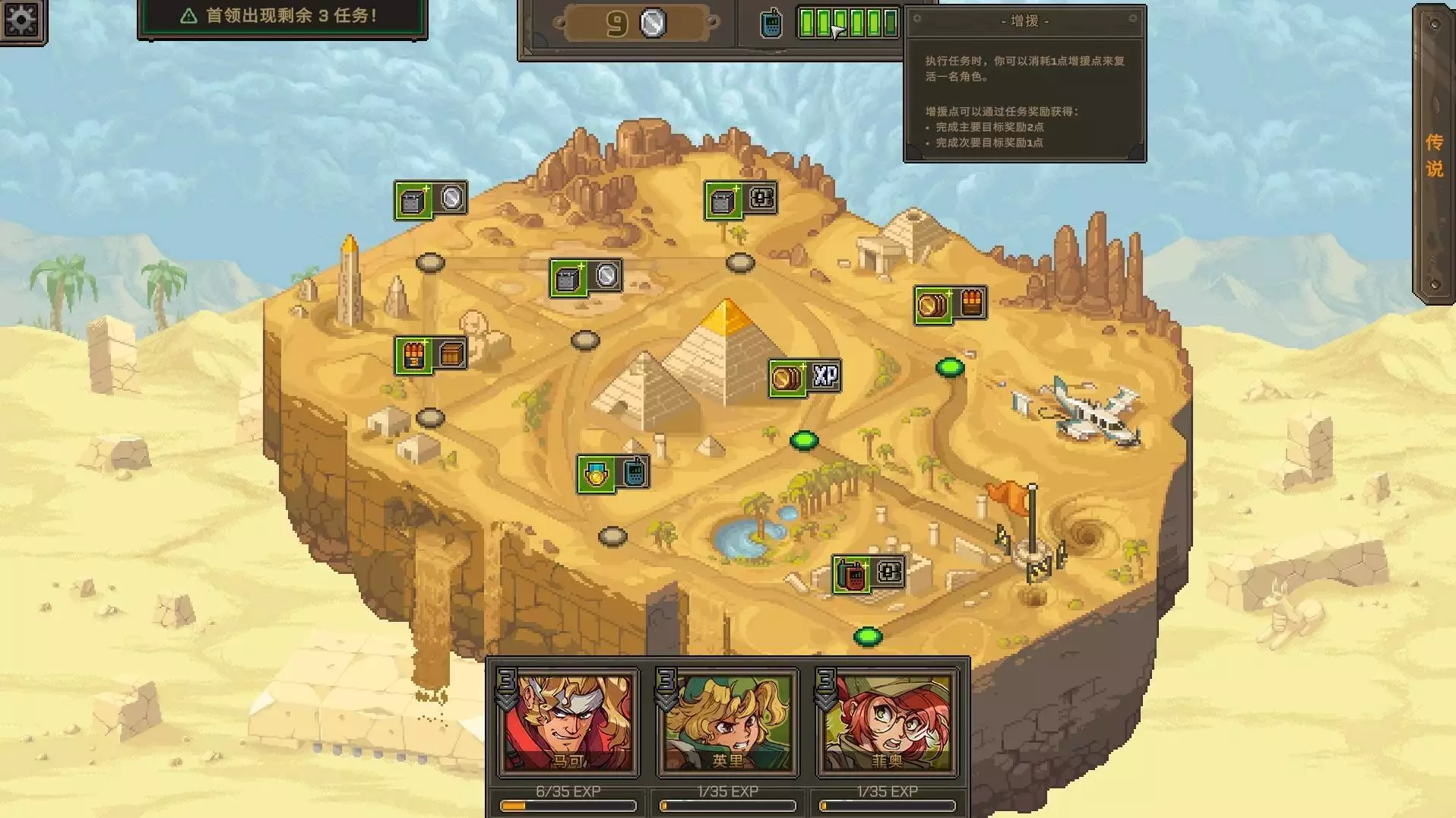1456x818 pixels.
Task: Open the settings gear menu
Action: point(21,20)
